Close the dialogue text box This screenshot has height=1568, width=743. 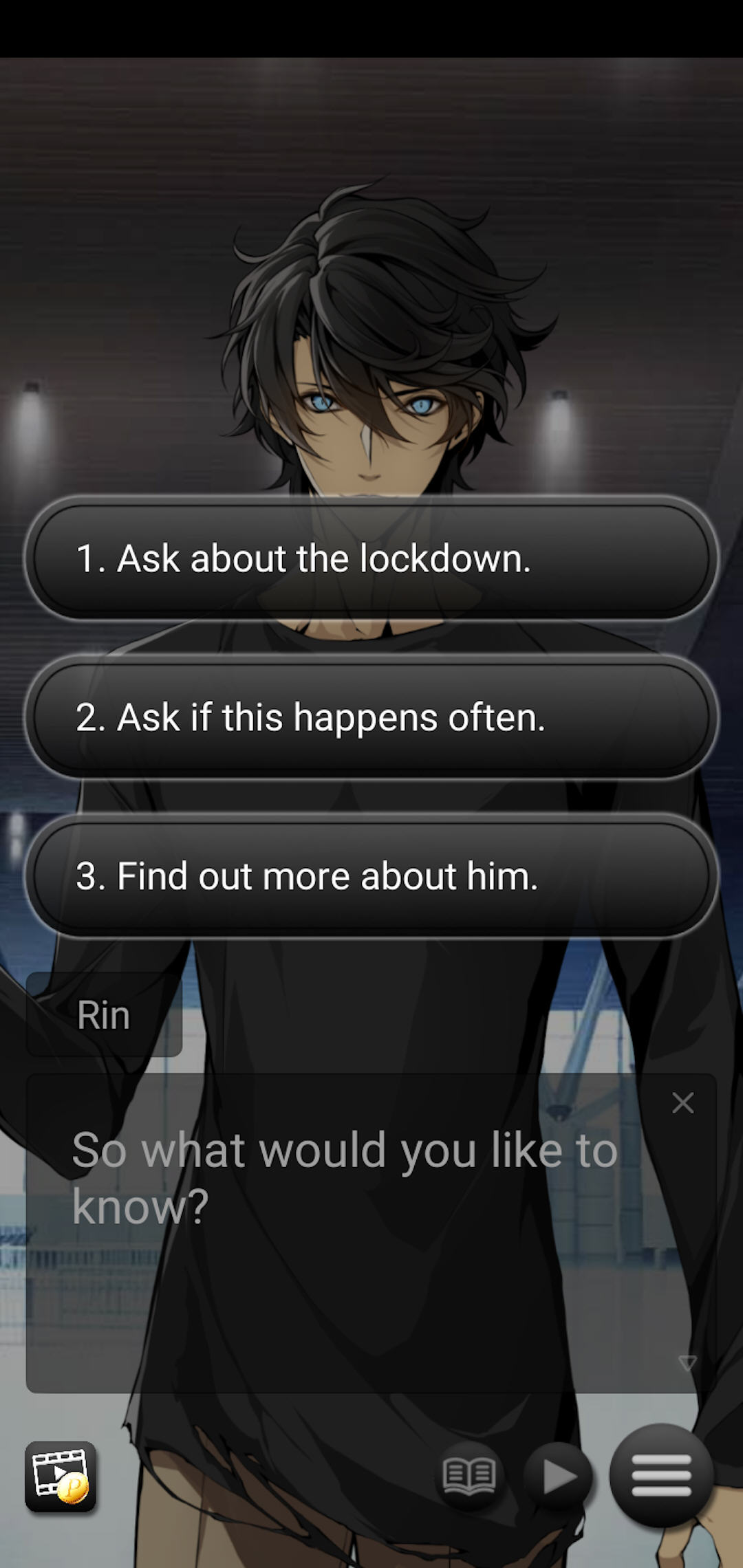[x=682, y=1103]
